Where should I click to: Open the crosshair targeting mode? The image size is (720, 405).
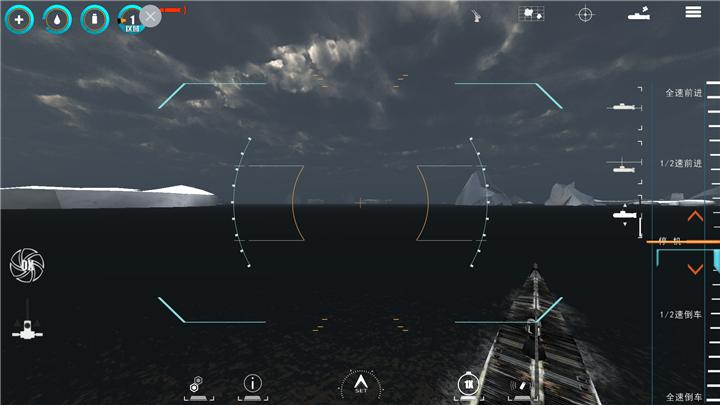(x=585, y=13)
